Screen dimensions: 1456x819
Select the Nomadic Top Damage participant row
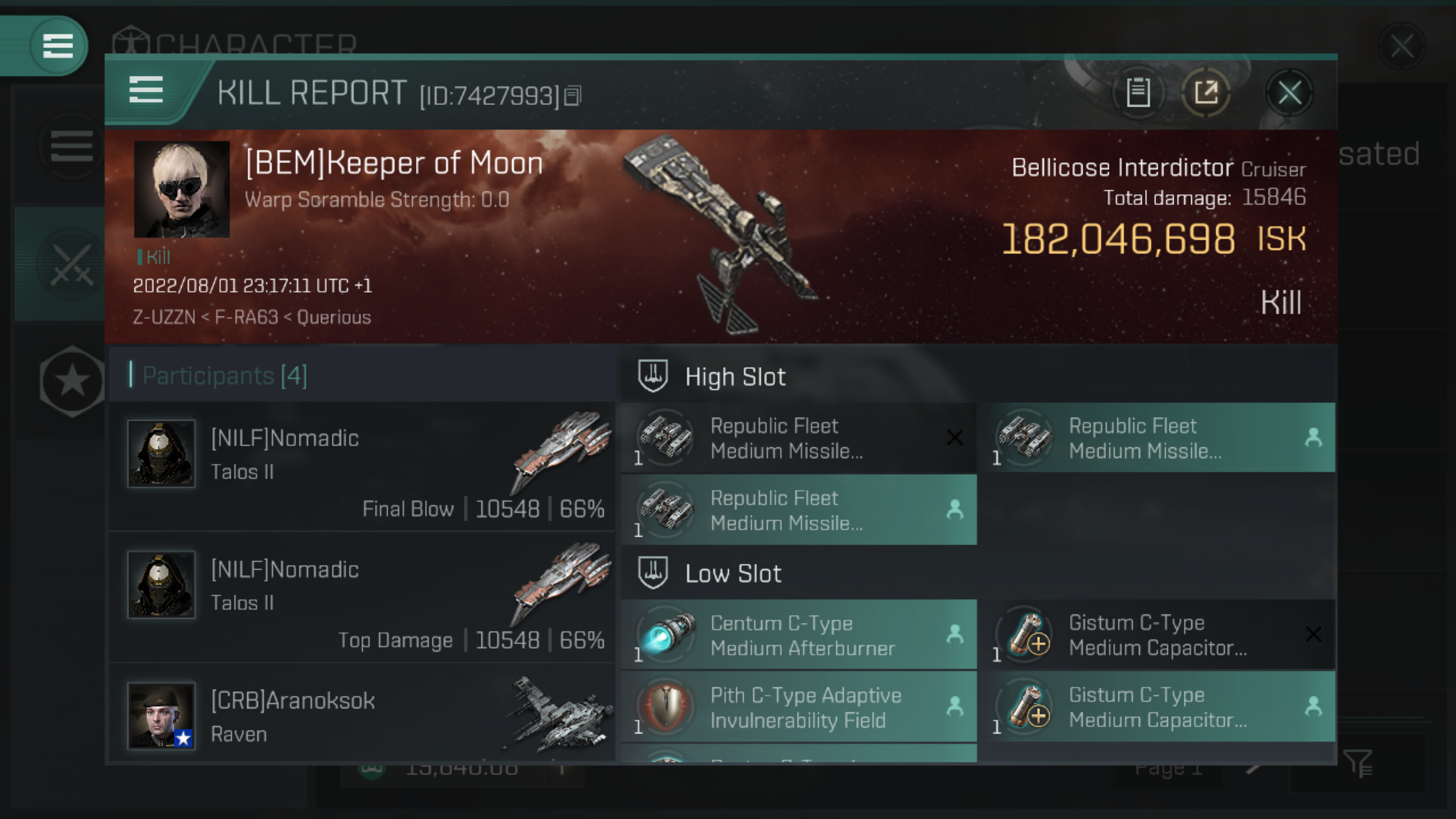click(362, 598)
